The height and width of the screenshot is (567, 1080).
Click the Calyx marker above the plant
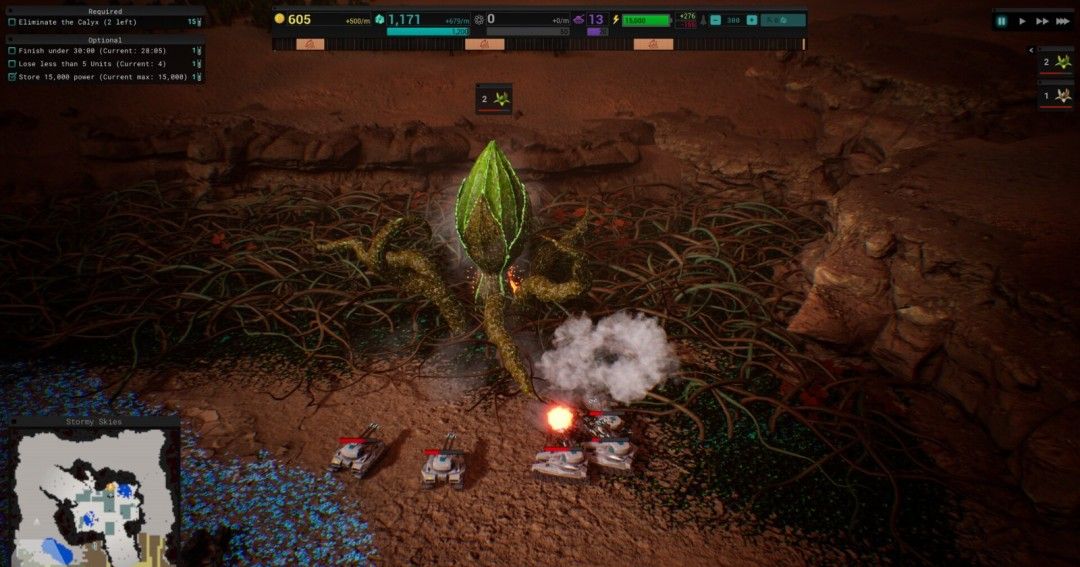pyautogui.click(x=494, y=99)
